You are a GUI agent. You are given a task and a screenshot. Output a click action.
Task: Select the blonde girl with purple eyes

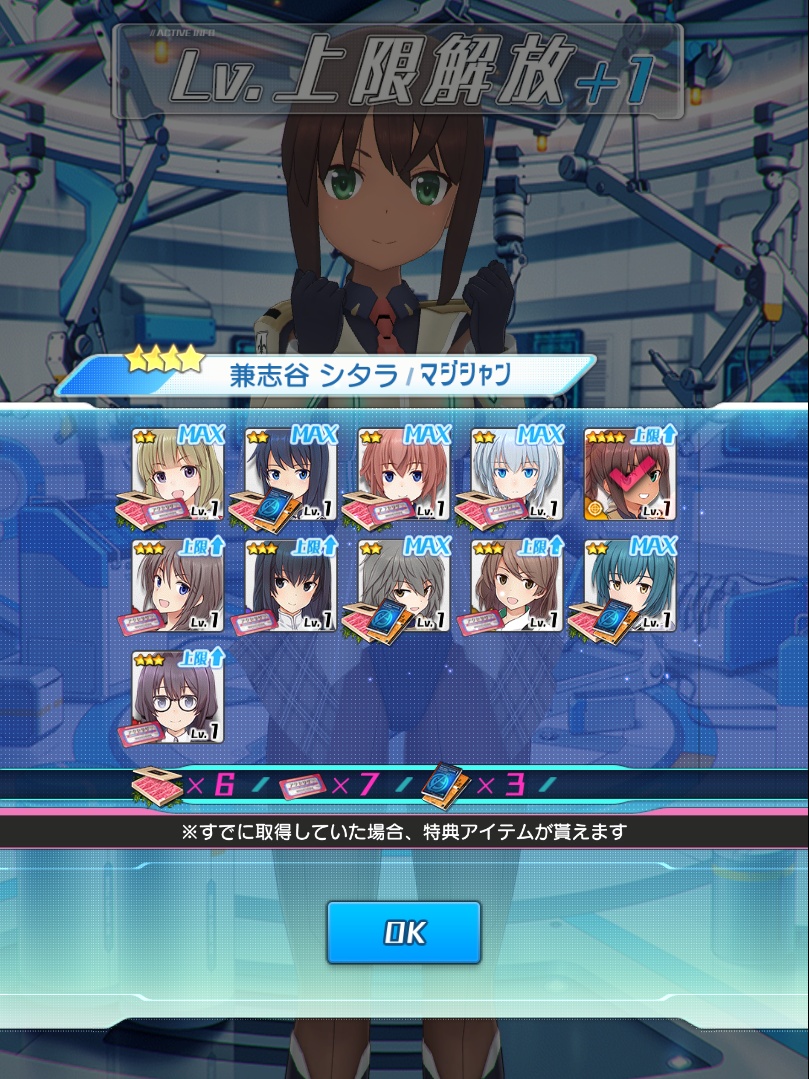(178, 475)
